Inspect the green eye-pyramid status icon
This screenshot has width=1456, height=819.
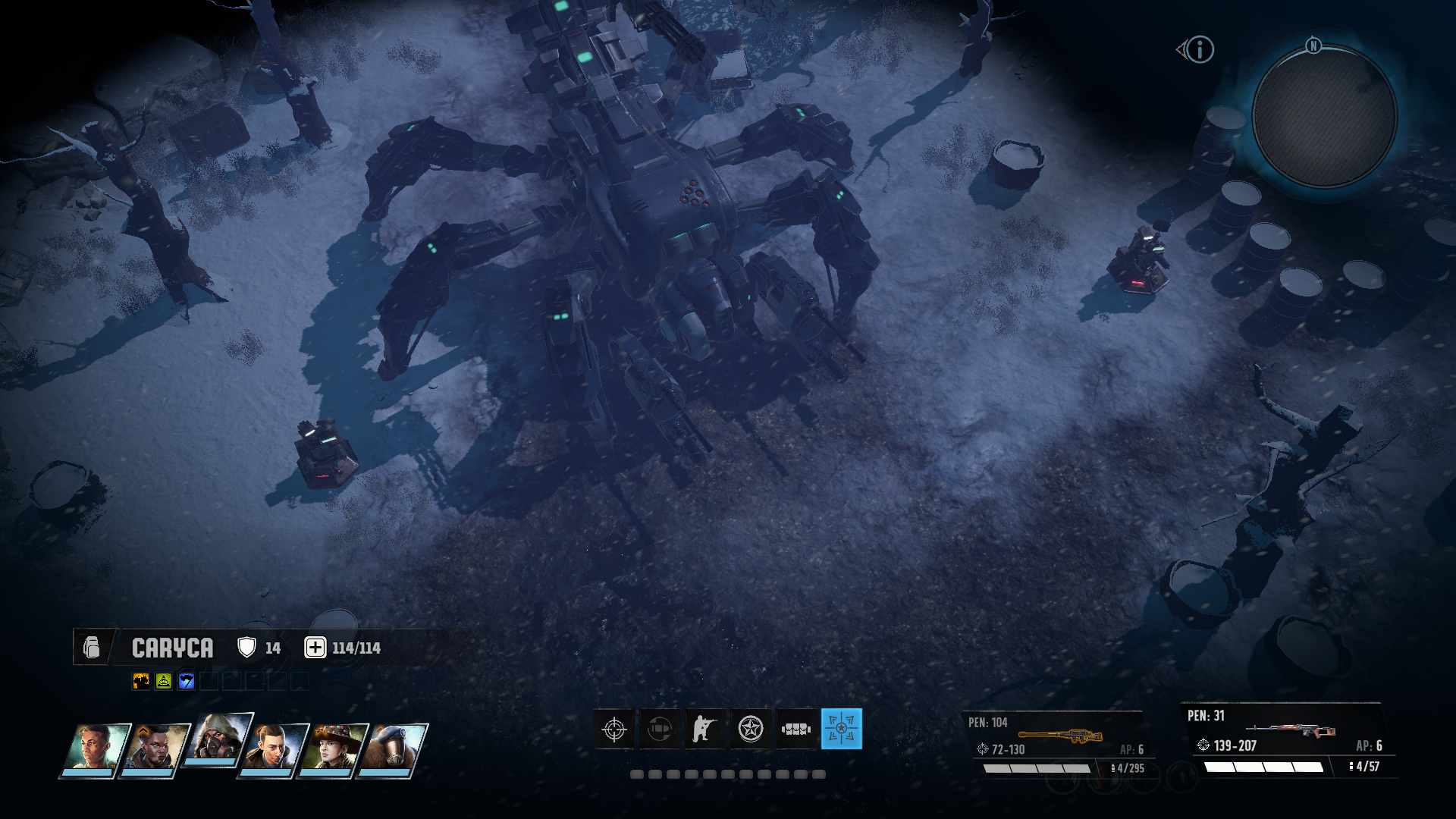(x=164, y=682)
